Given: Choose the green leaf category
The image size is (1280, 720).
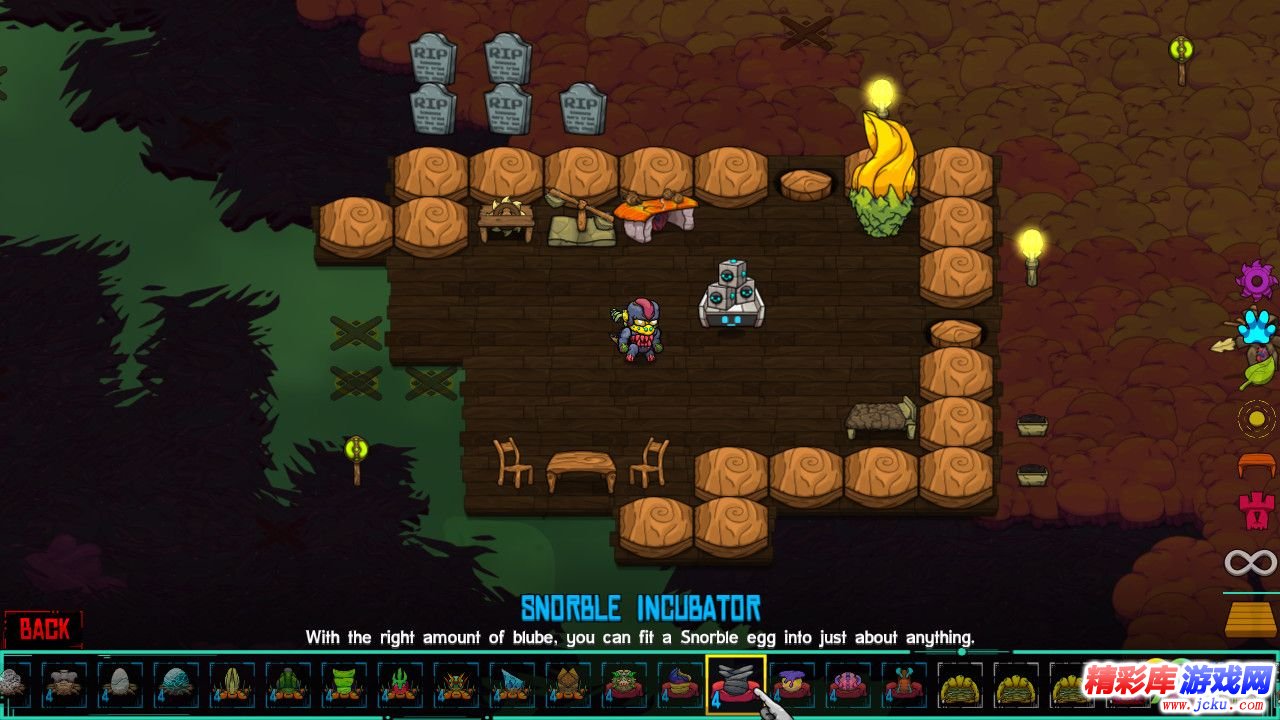Looking at the screenshot, I should pos(1256,373).
